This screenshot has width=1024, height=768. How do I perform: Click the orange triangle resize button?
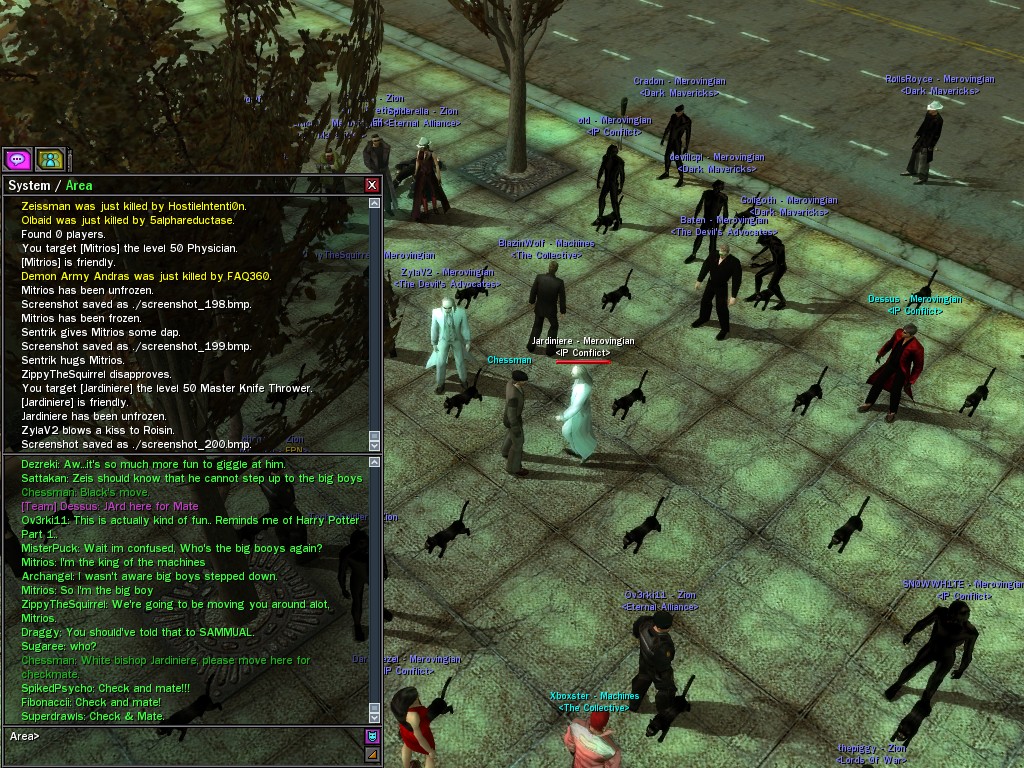372,754
